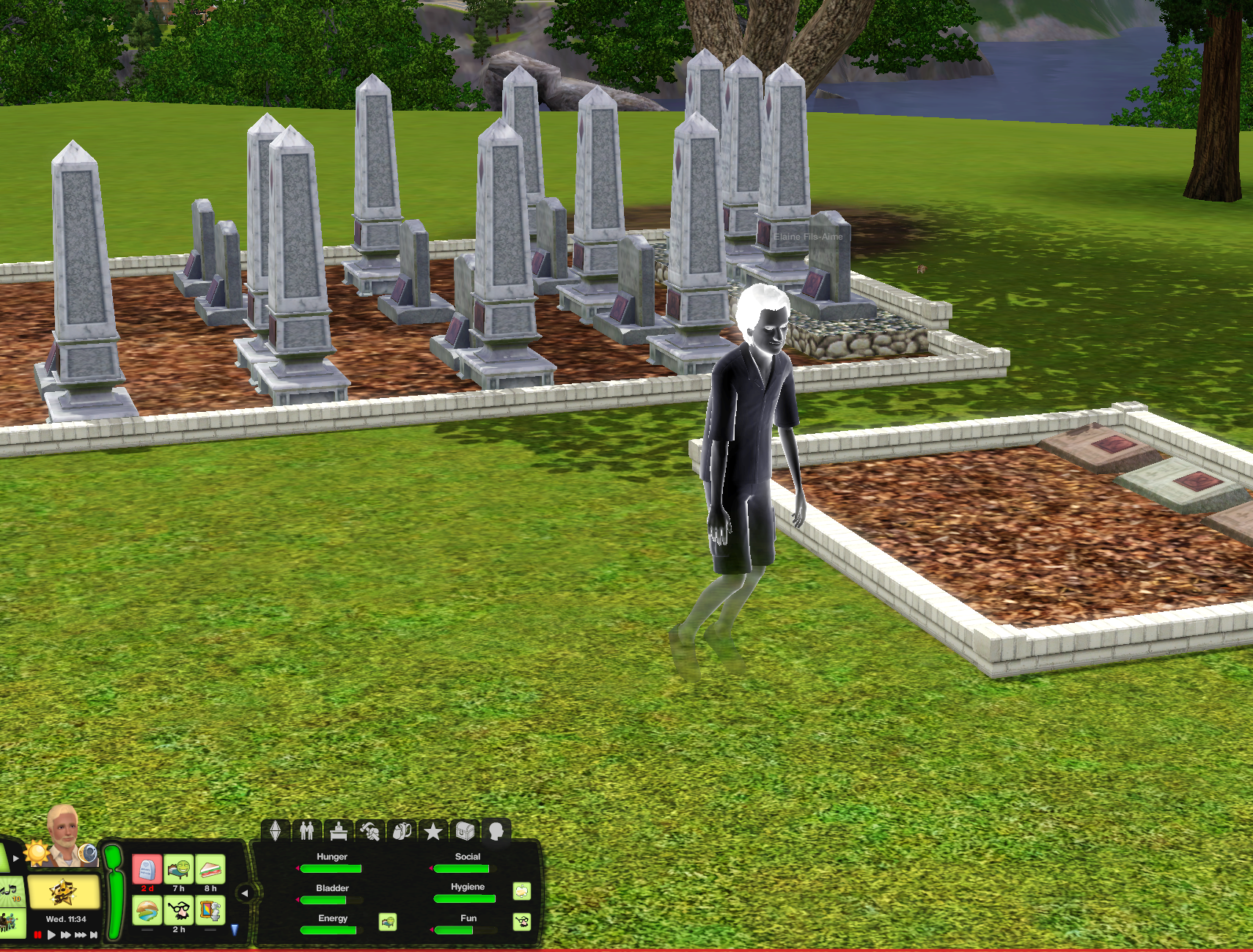
Task: Pause the game with the pause button
Action: 38,934
